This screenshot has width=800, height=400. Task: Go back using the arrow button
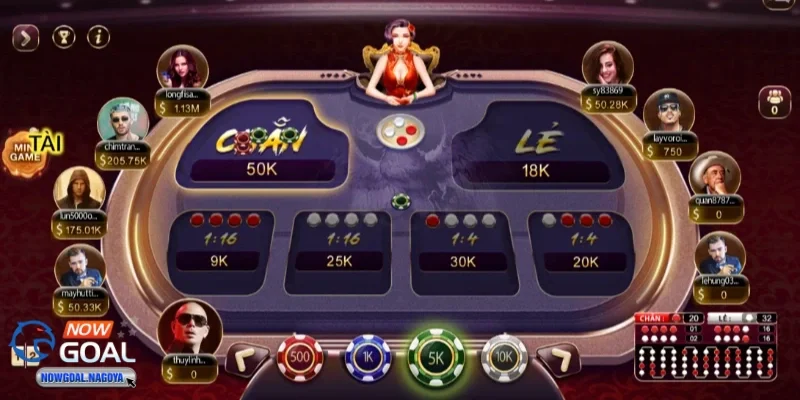[26, 38]
